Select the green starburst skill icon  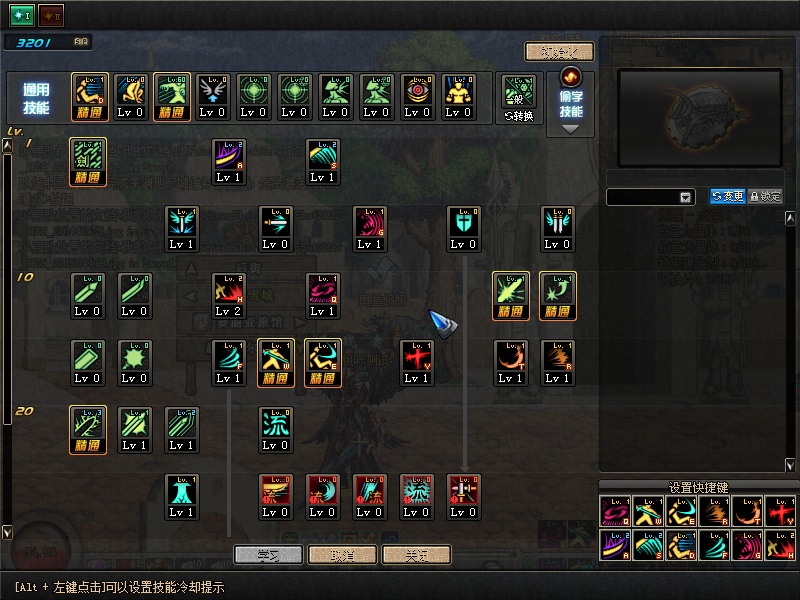click(x=134, y=358)
